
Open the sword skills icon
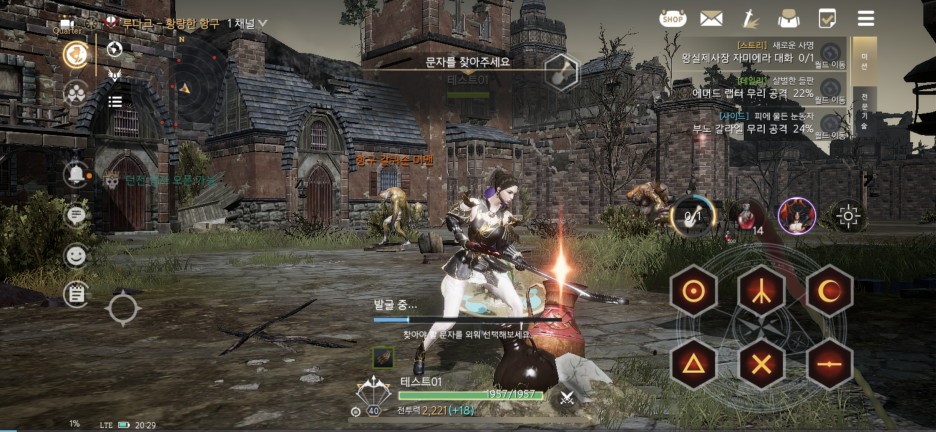coord(749,18)
